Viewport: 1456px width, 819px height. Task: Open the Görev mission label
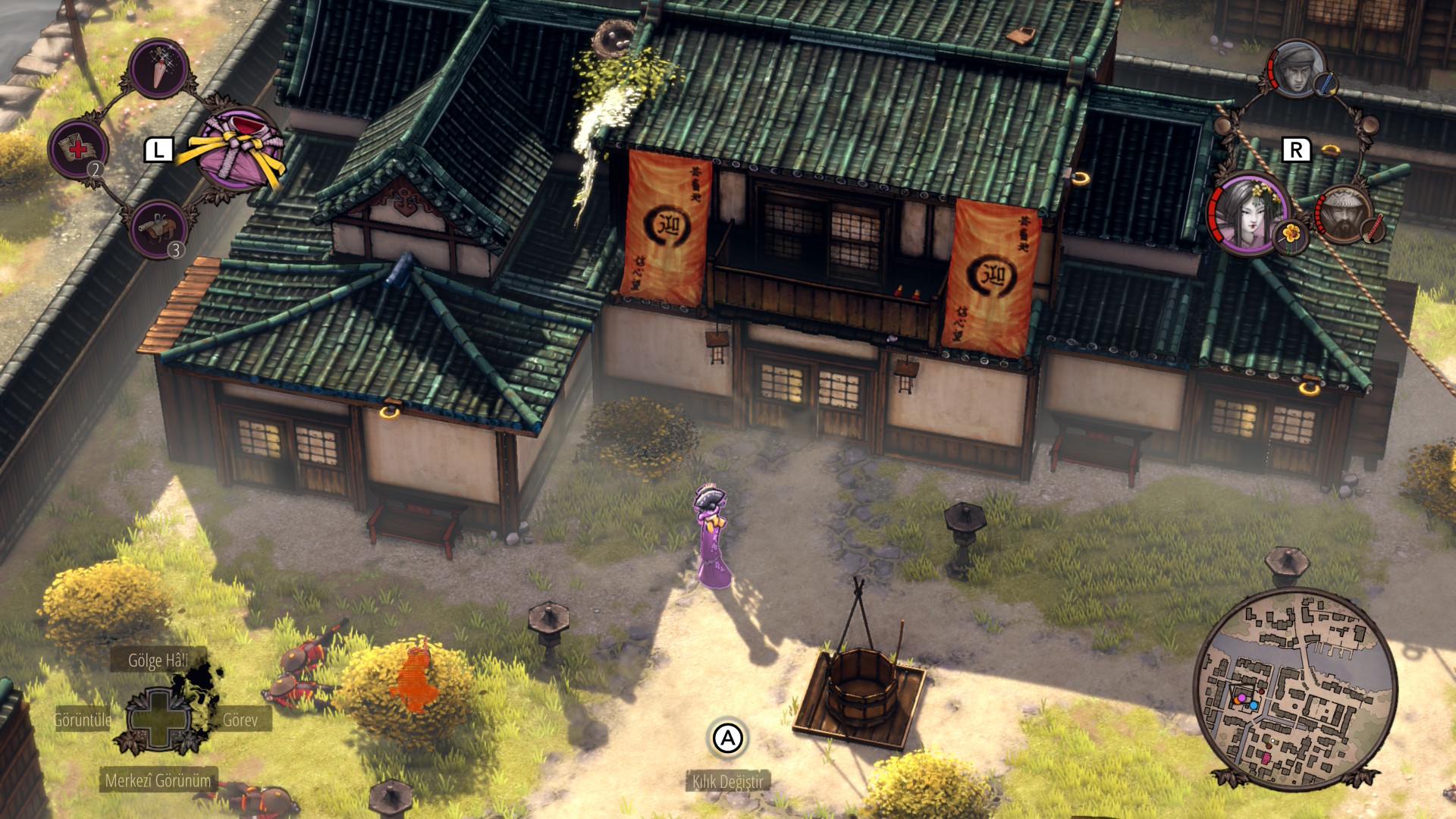[240, 720]
